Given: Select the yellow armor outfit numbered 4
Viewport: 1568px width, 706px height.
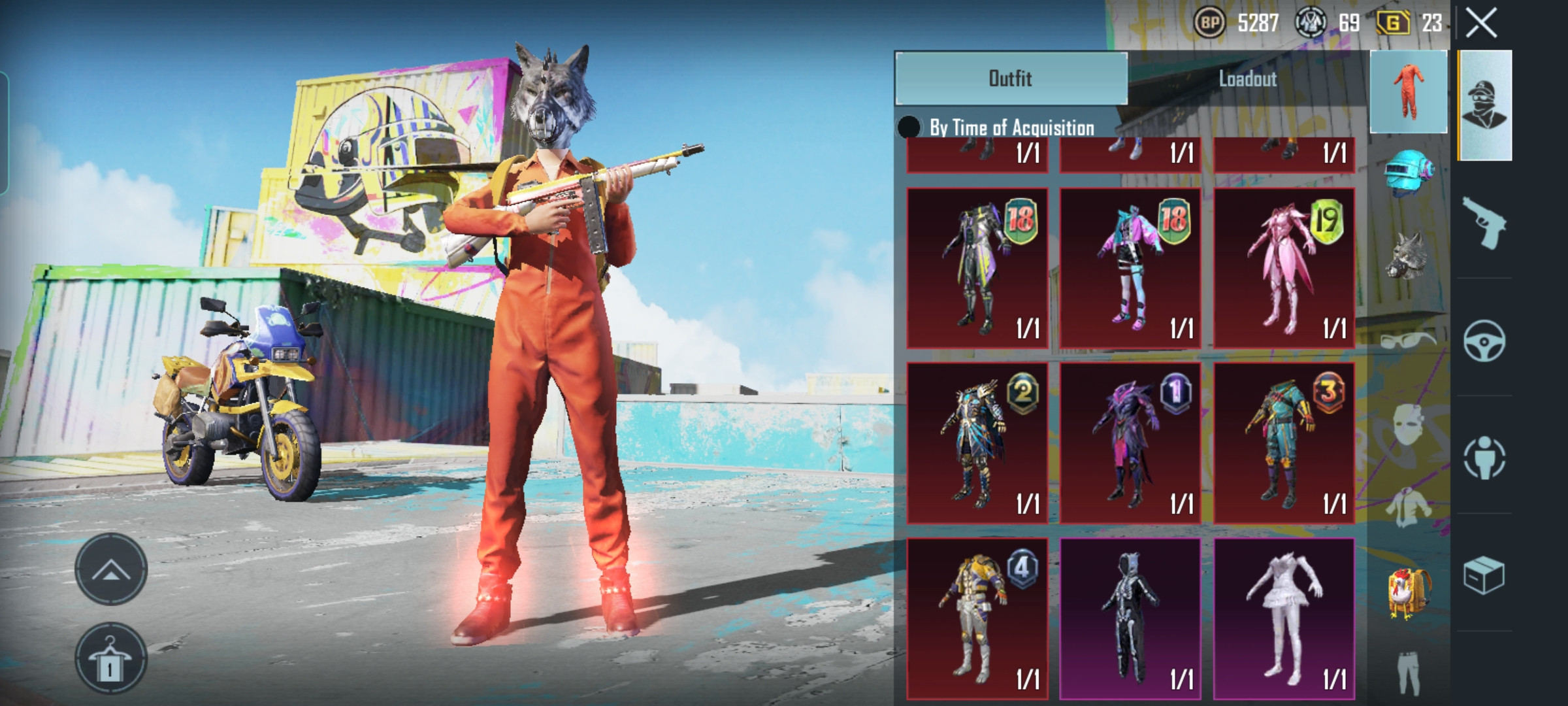Looking at the screenshot, I should click(x=977, y=618).
